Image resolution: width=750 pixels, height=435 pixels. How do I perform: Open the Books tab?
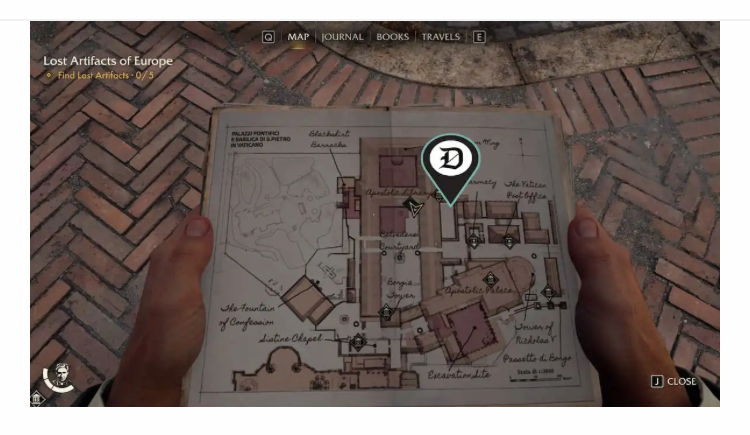(x=392, y=37)
